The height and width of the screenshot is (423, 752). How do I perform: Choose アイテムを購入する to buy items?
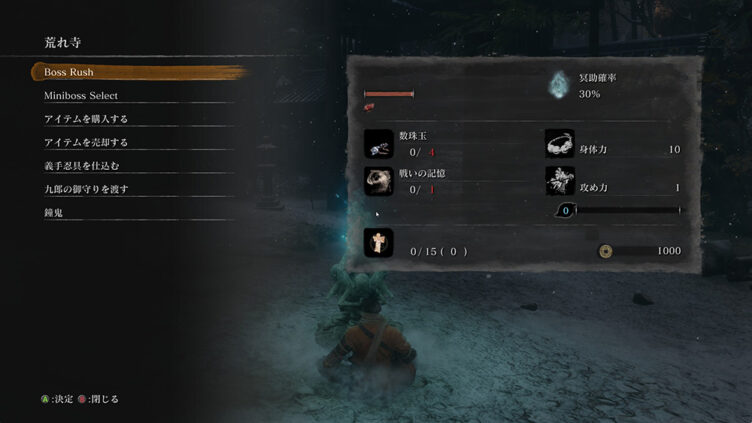pyautogui.click(x=86, y=119)
